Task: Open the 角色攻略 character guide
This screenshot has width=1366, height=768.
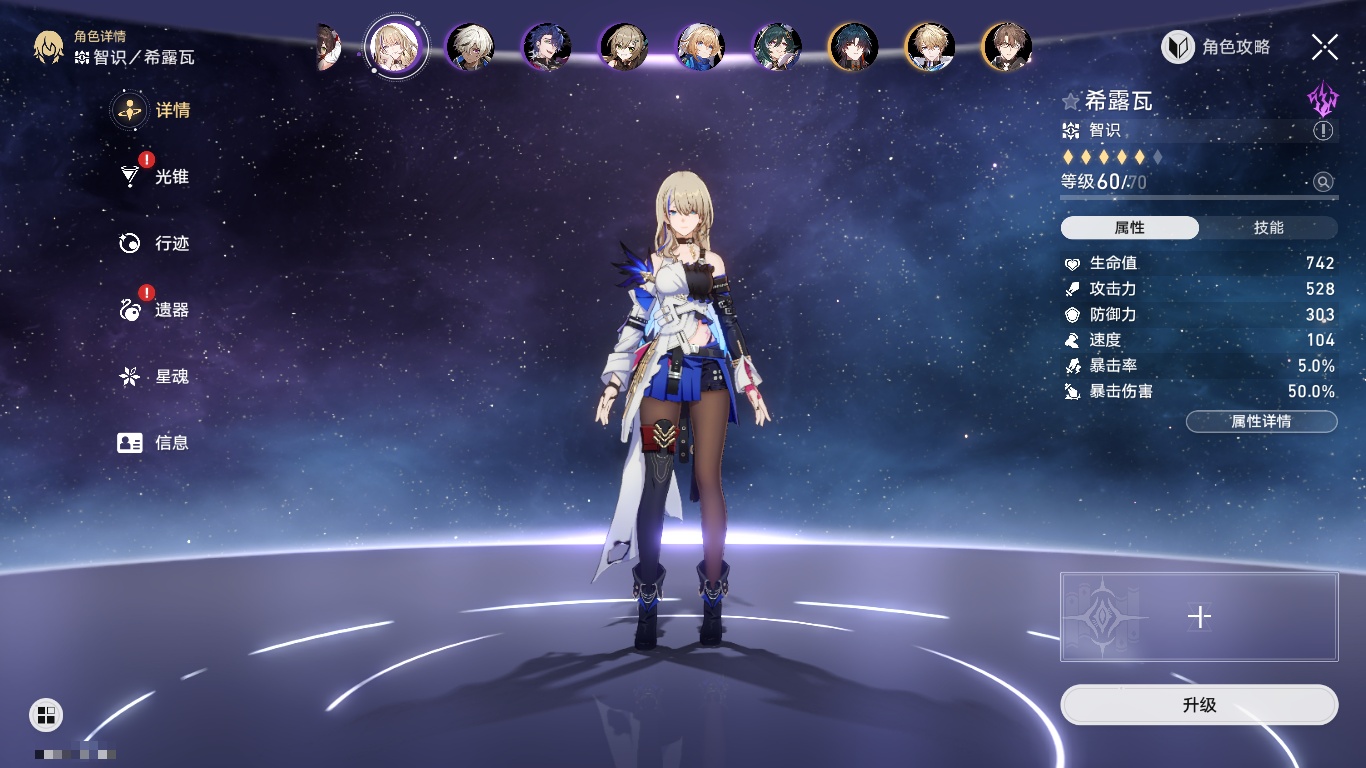Action: [1216, 47]
